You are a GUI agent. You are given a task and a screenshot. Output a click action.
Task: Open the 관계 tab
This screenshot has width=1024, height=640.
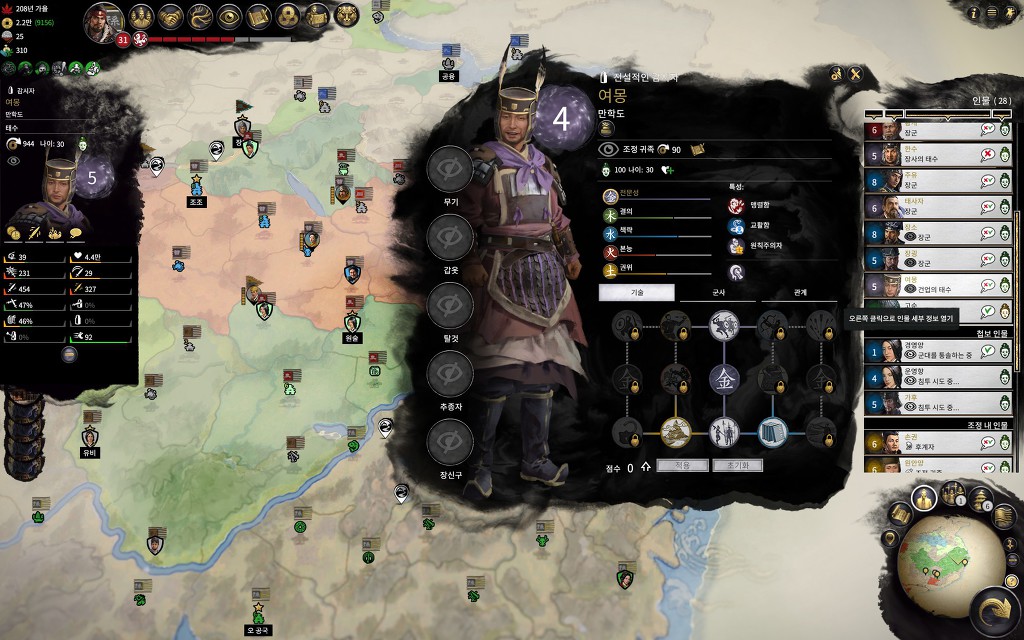[799, 293]
